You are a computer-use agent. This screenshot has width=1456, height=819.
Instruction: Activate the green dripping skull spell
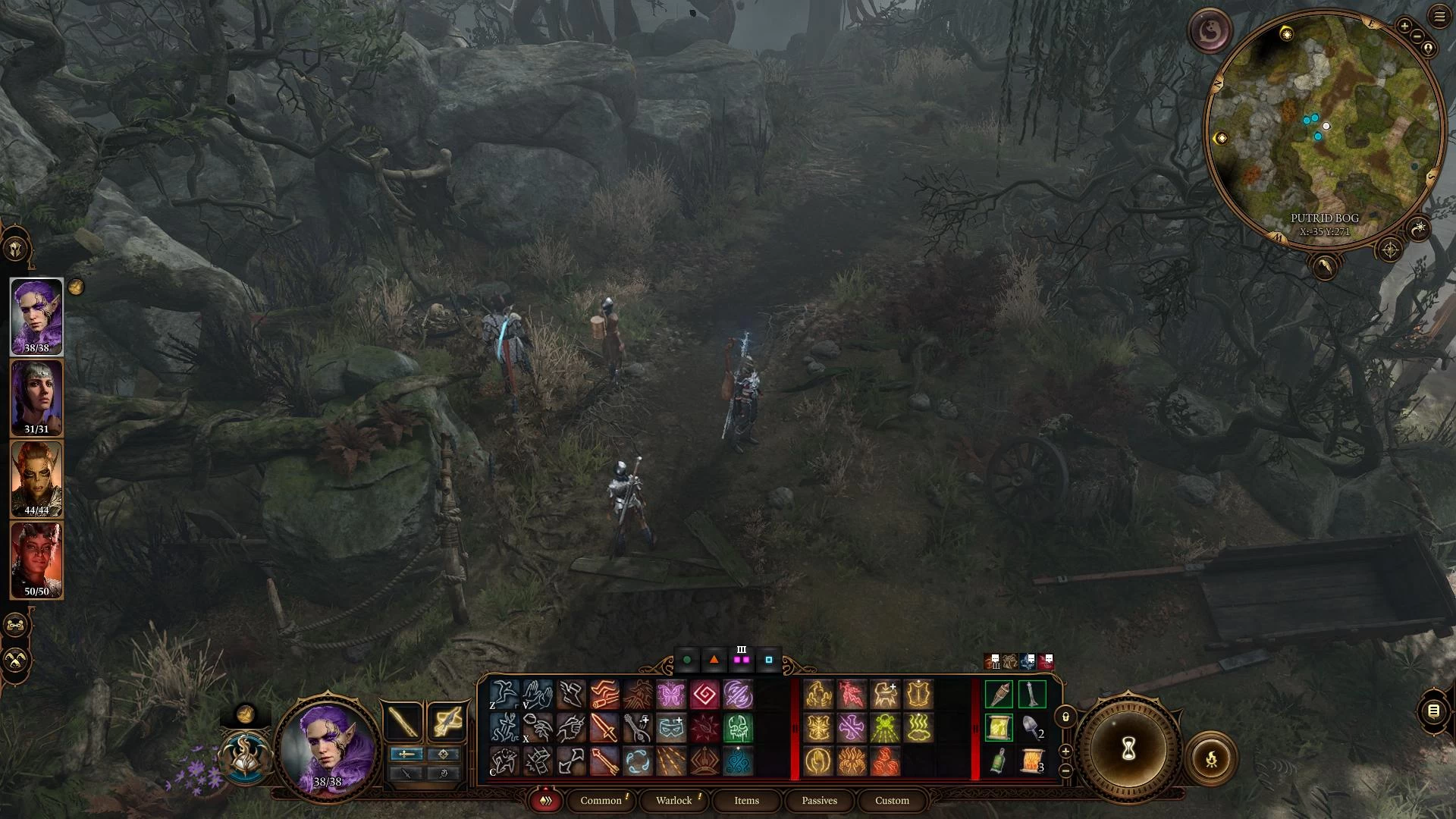[737, 728]
